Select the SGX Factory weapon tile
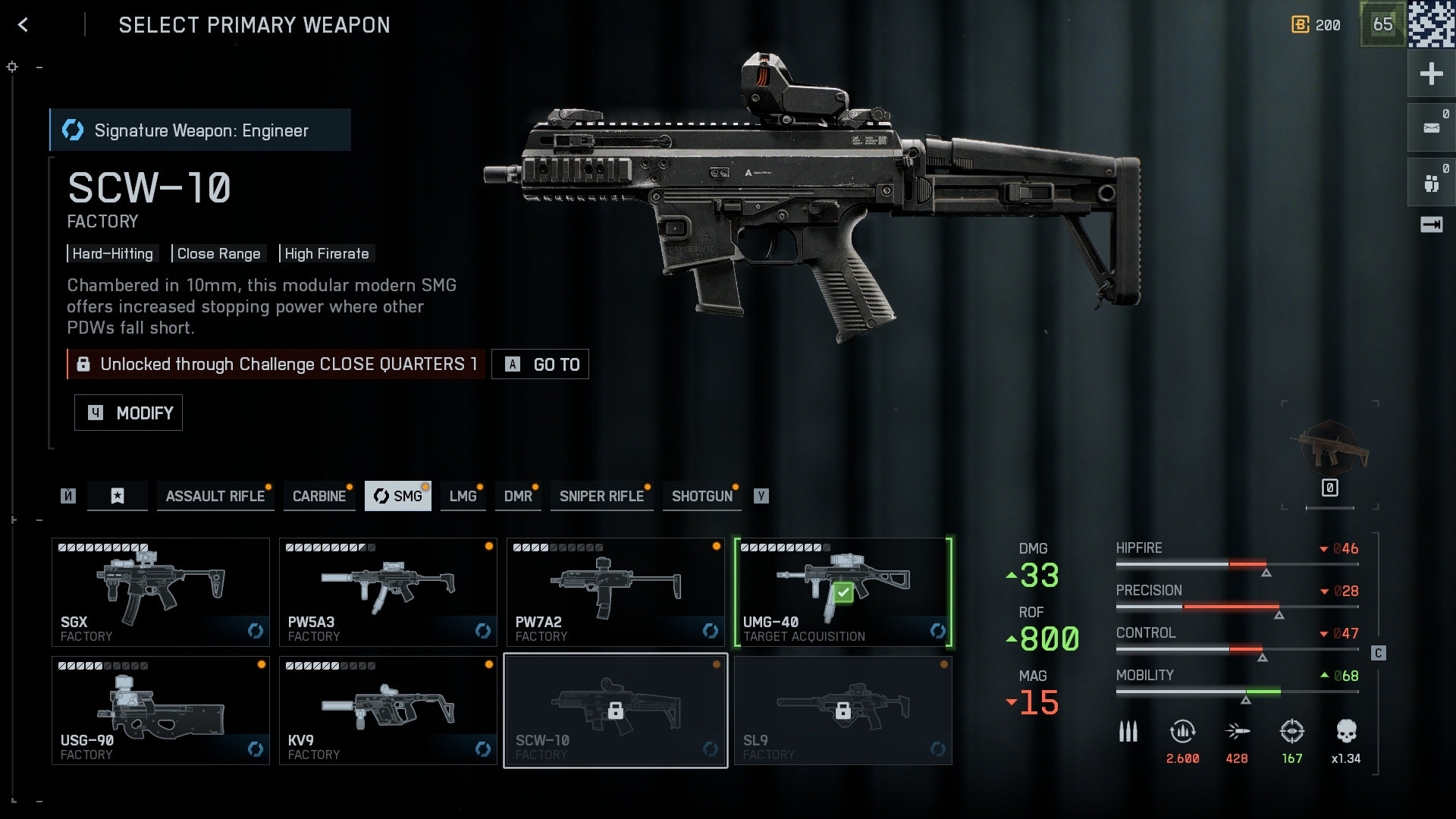This screenshot has width=1456, height=819. pyautogui.click(x=161, y=591)
